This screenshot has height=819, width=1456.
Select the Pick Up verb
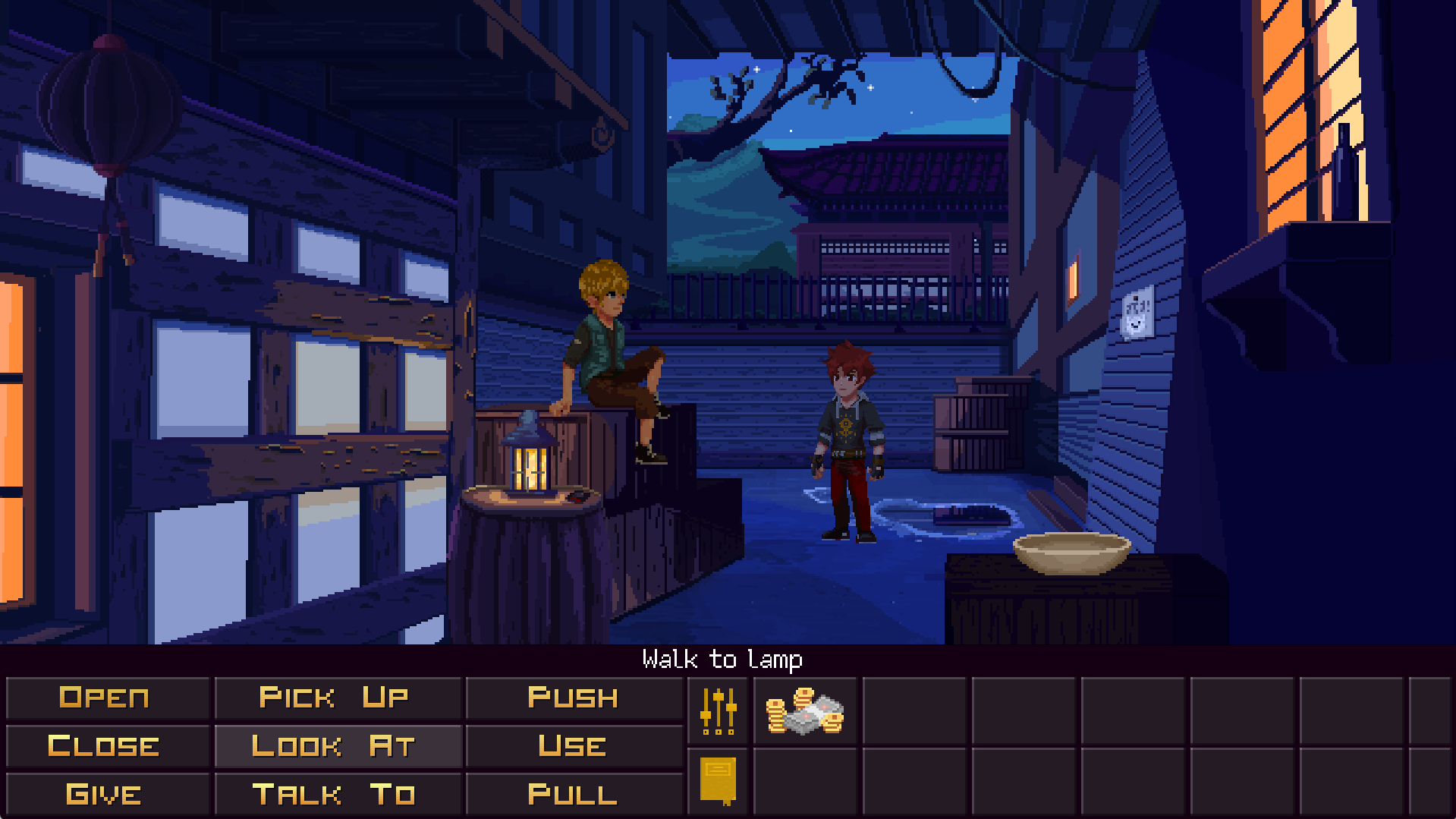(335, 698)
